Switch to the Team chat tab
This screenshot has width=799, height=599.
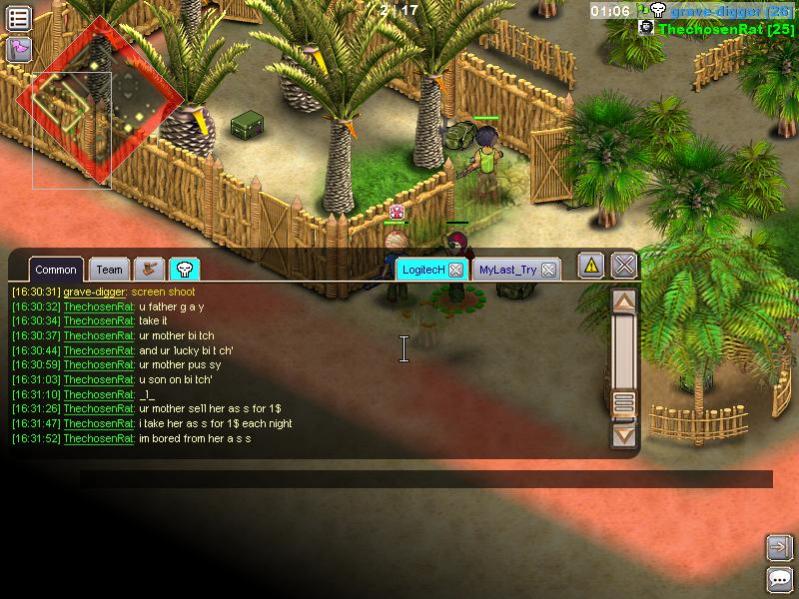coord(109,269)
